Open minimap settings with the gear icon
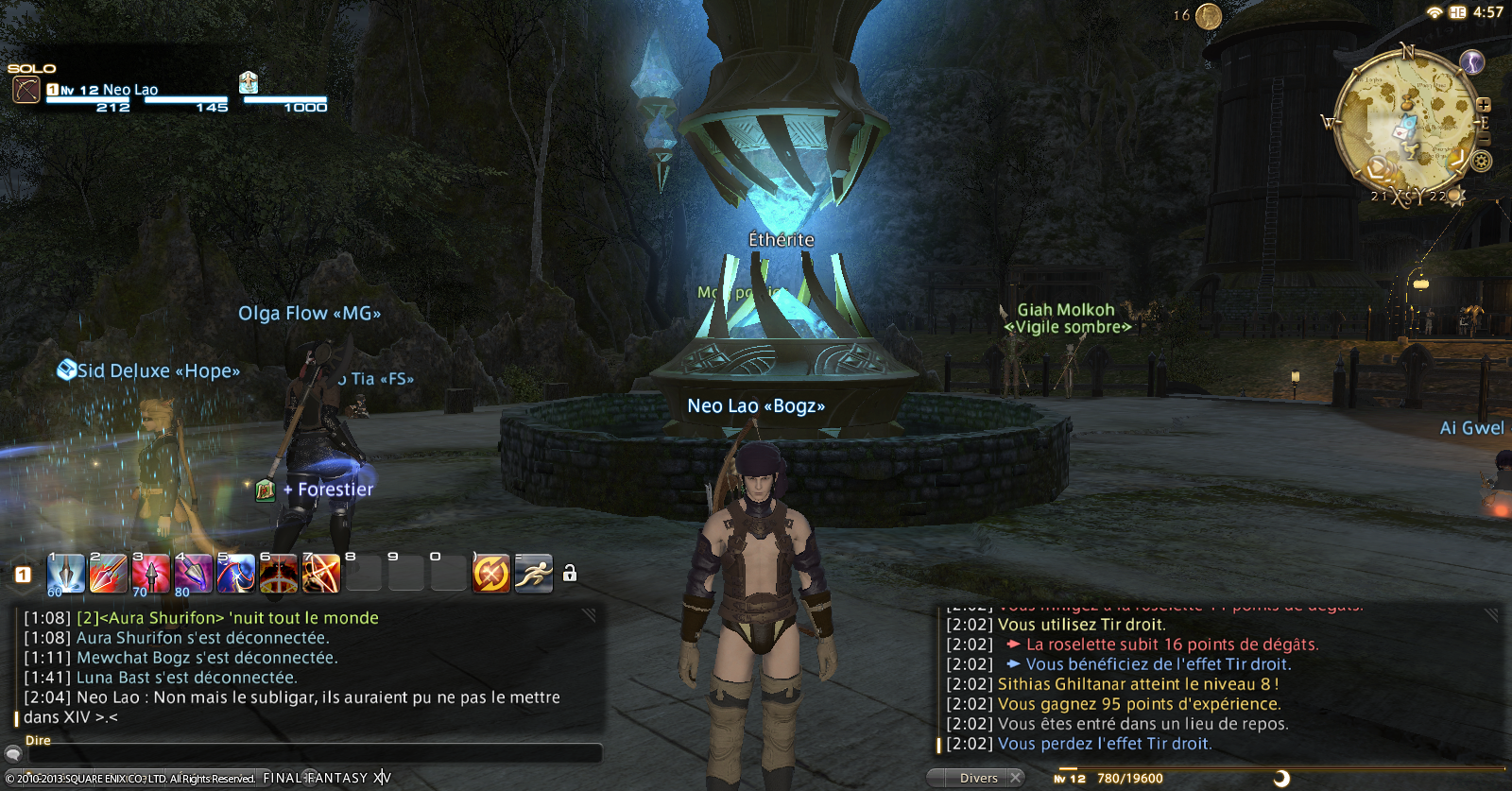The image size is (1512, 791). [1482, 162]
